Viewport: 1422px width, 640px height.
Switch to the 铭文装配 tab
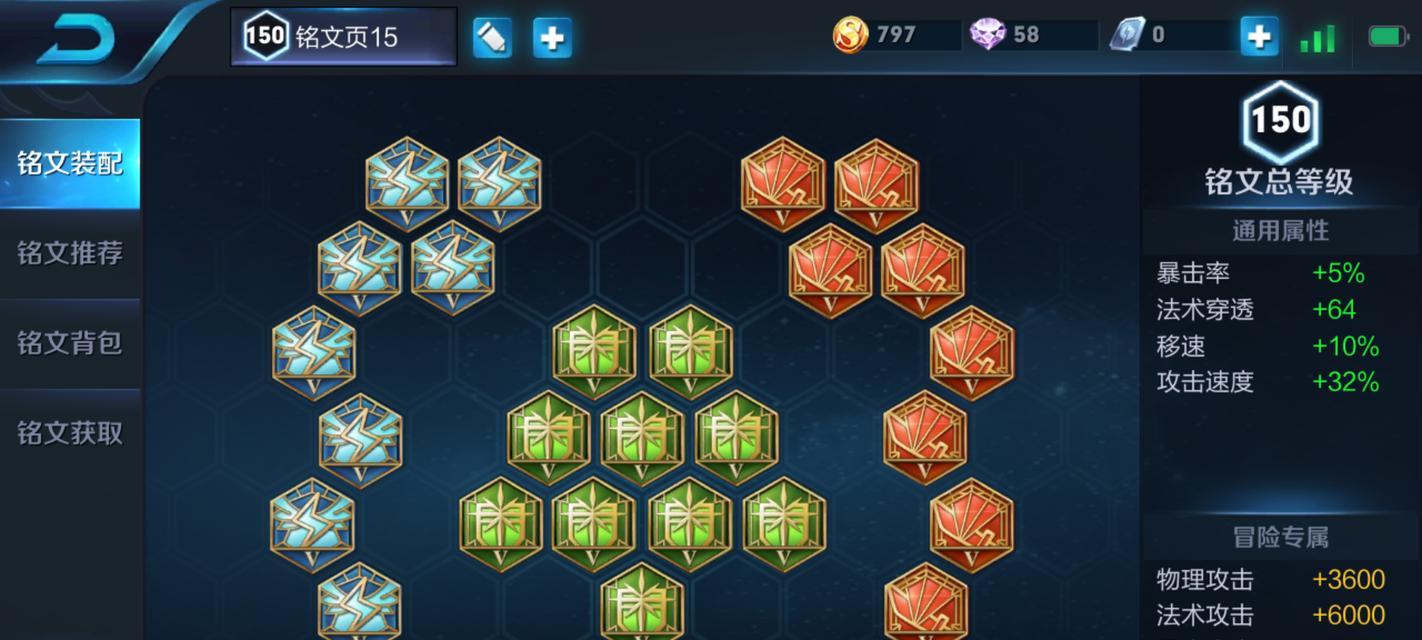70,163
